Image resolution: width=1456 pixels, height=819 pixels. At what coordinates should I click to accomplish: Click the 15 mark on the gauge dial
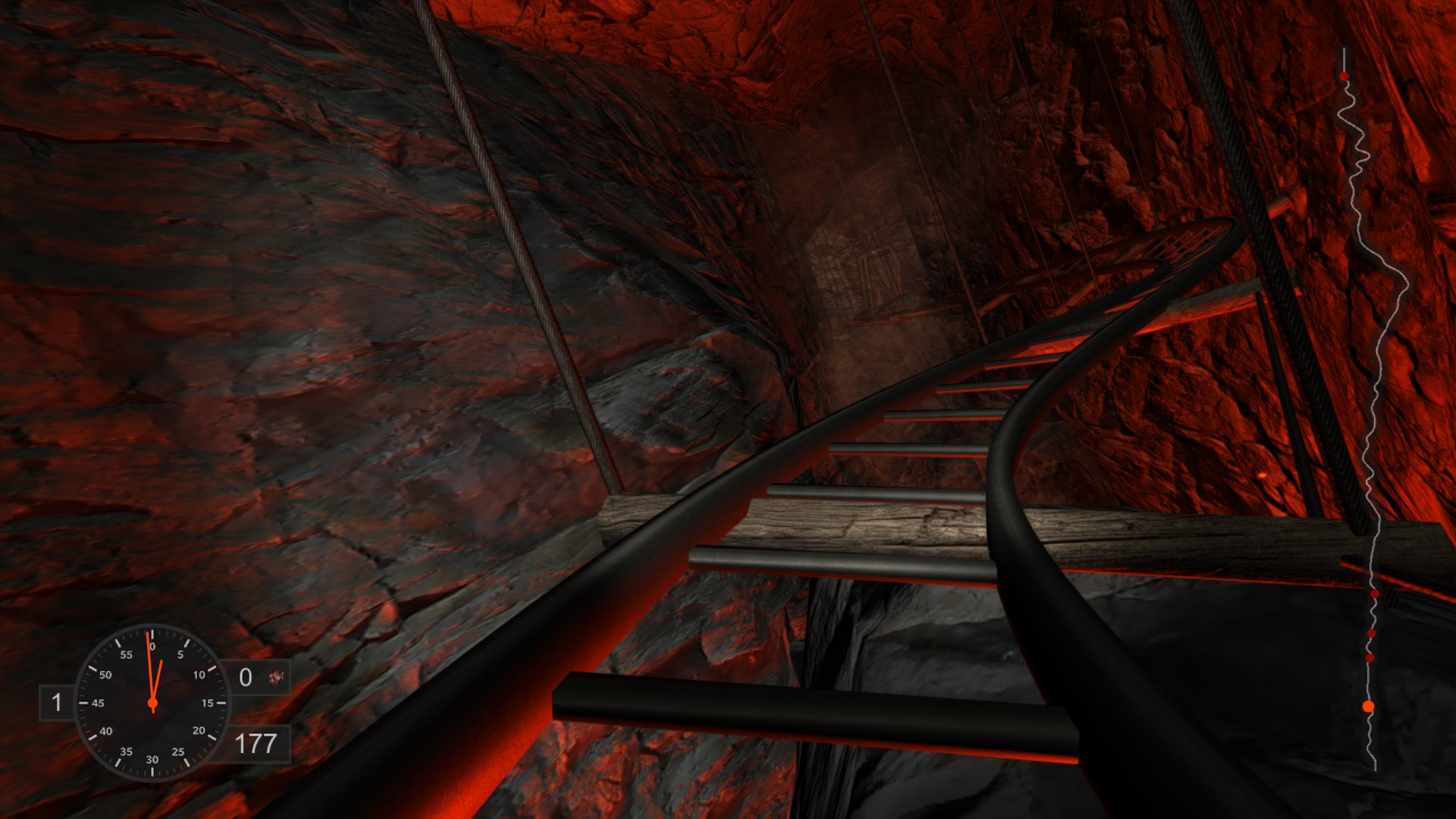[209, 704]
